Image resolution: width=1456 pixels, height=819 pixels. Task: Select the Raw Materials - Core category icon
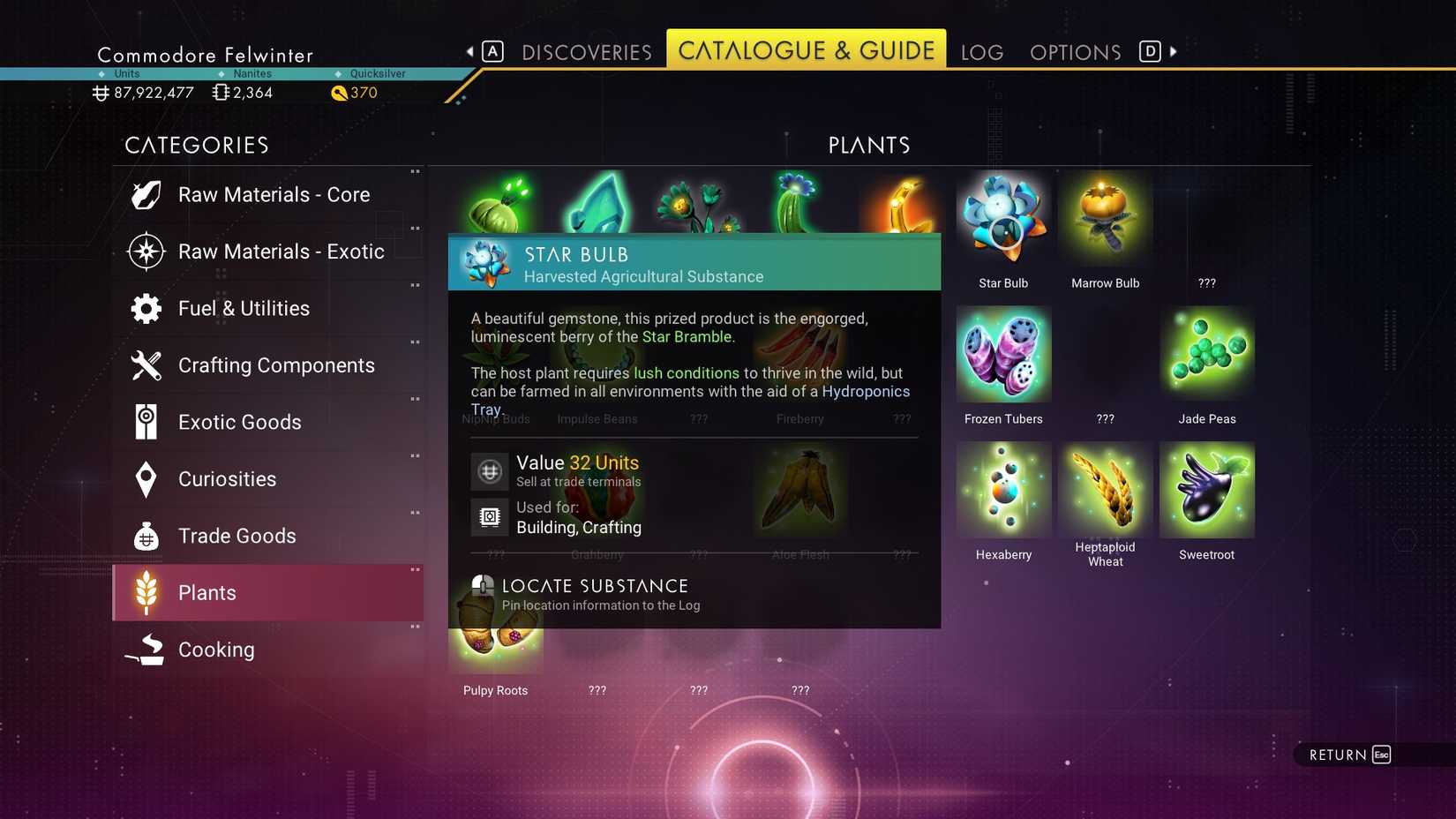(146, 194)
